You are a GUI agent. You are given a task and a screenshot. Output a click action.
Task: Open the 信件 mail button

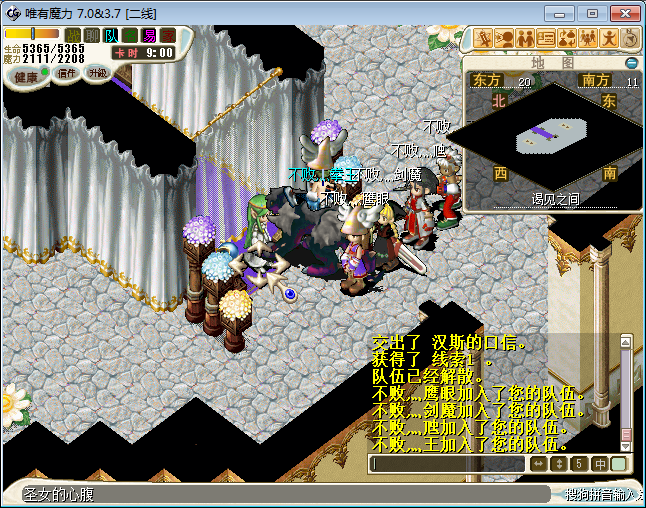(x=67, y=73)
